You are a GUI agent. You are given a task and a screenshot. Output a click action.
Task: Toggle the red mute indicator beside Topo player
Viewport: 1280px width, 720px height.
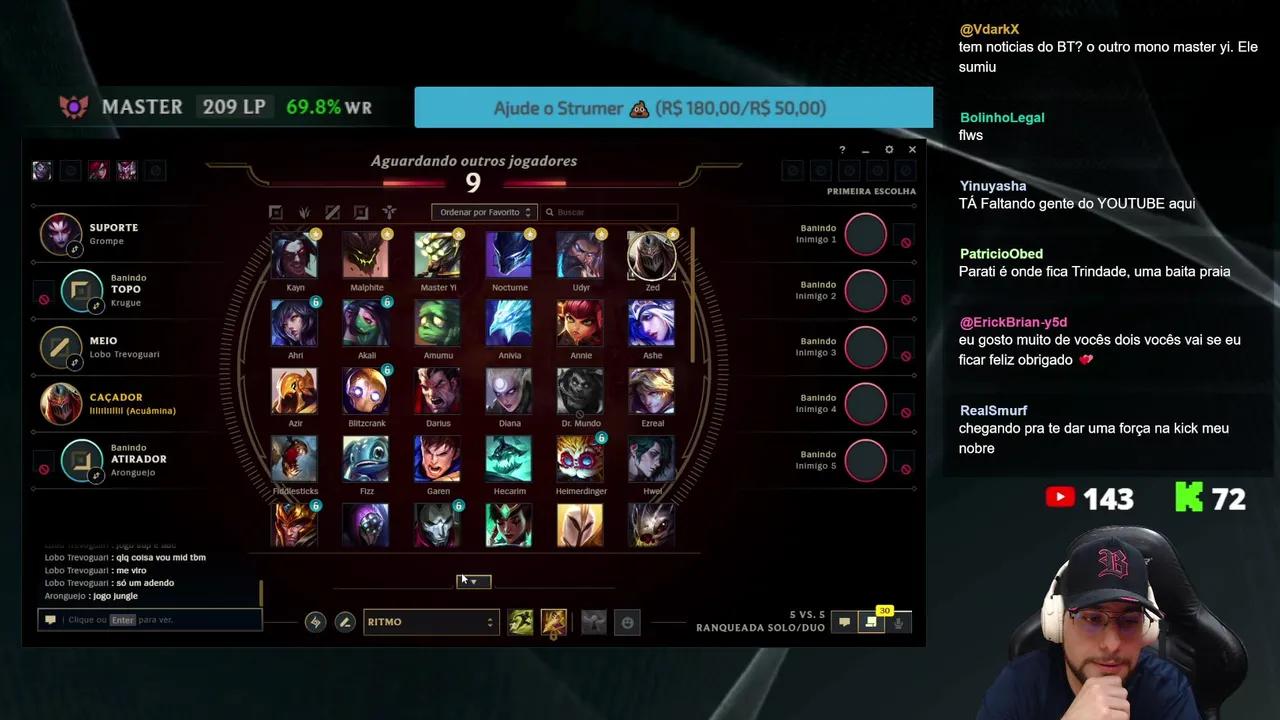click(43, 298)
